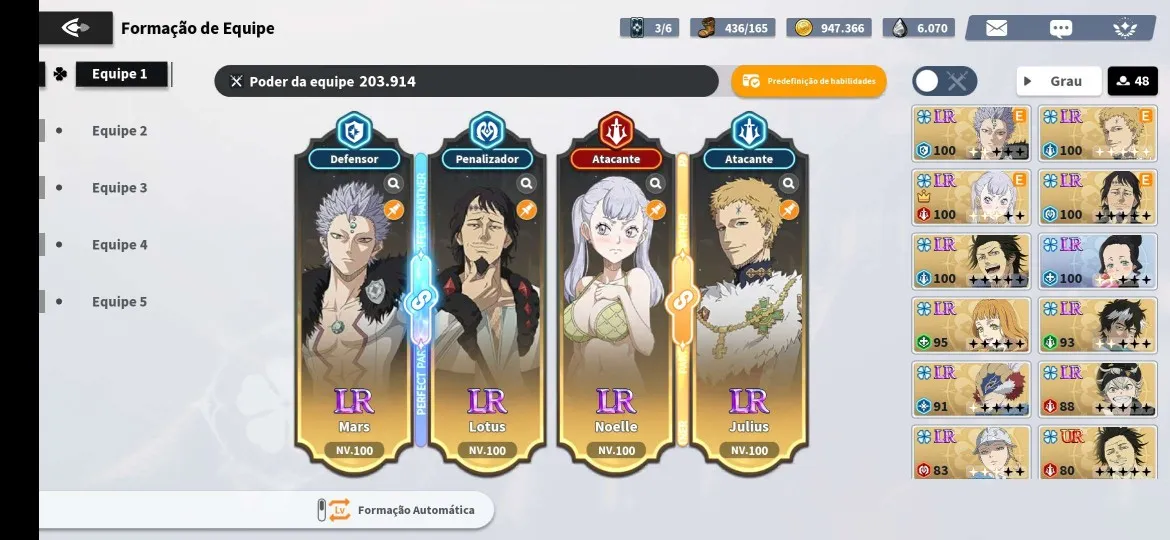Change sorting with the Grau button

click(1059, 81)
